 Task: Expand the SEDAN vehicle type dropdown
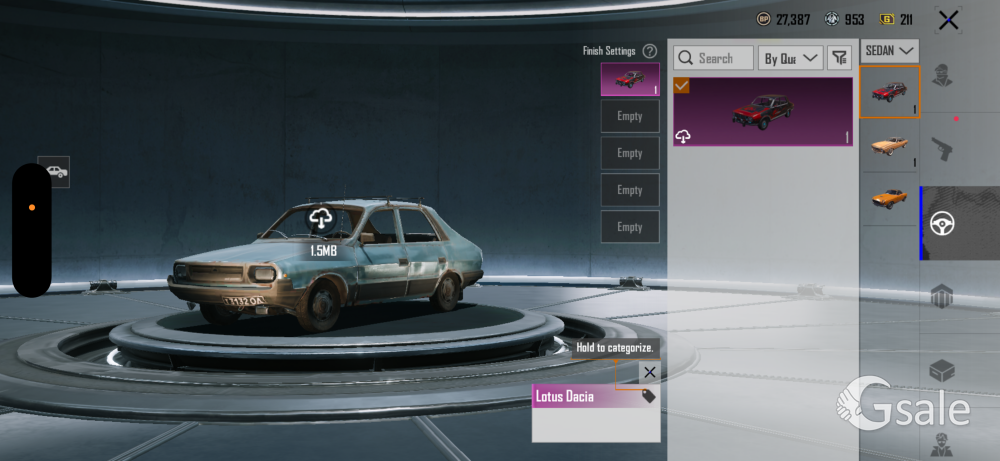click(890, 49)
